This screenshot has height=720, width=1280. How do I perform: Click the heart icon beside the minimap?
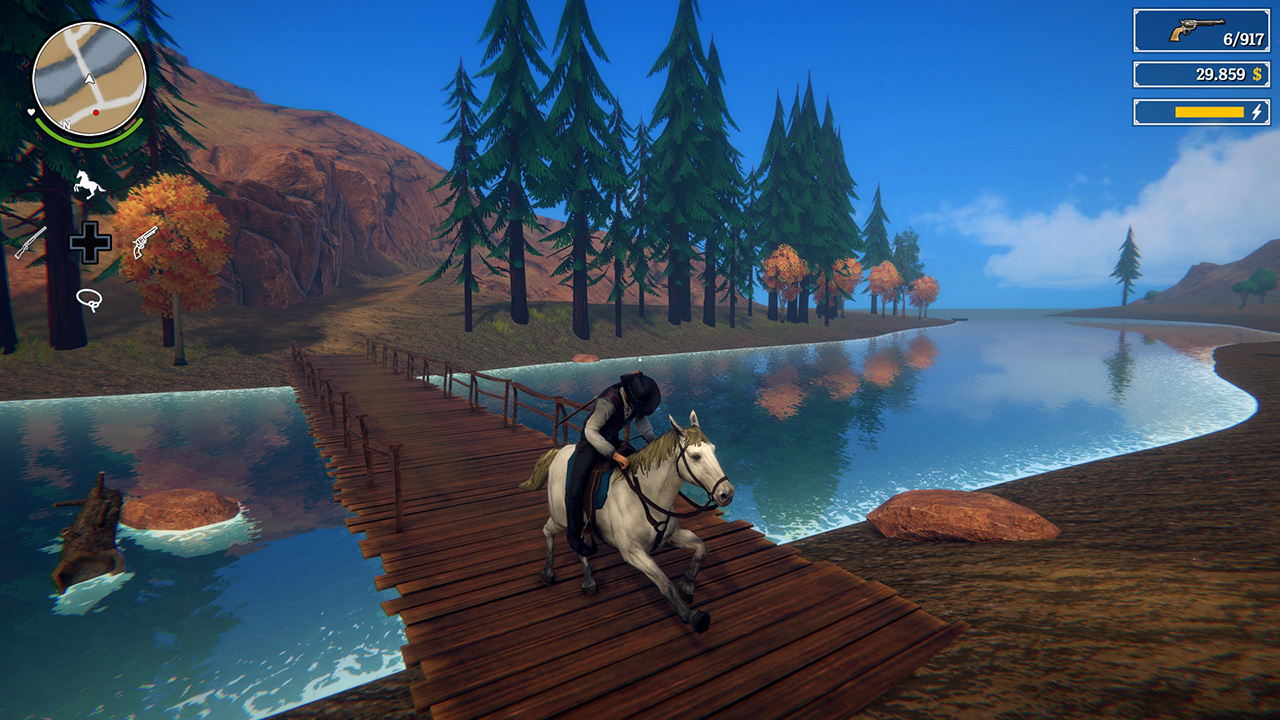pos(30,111)
